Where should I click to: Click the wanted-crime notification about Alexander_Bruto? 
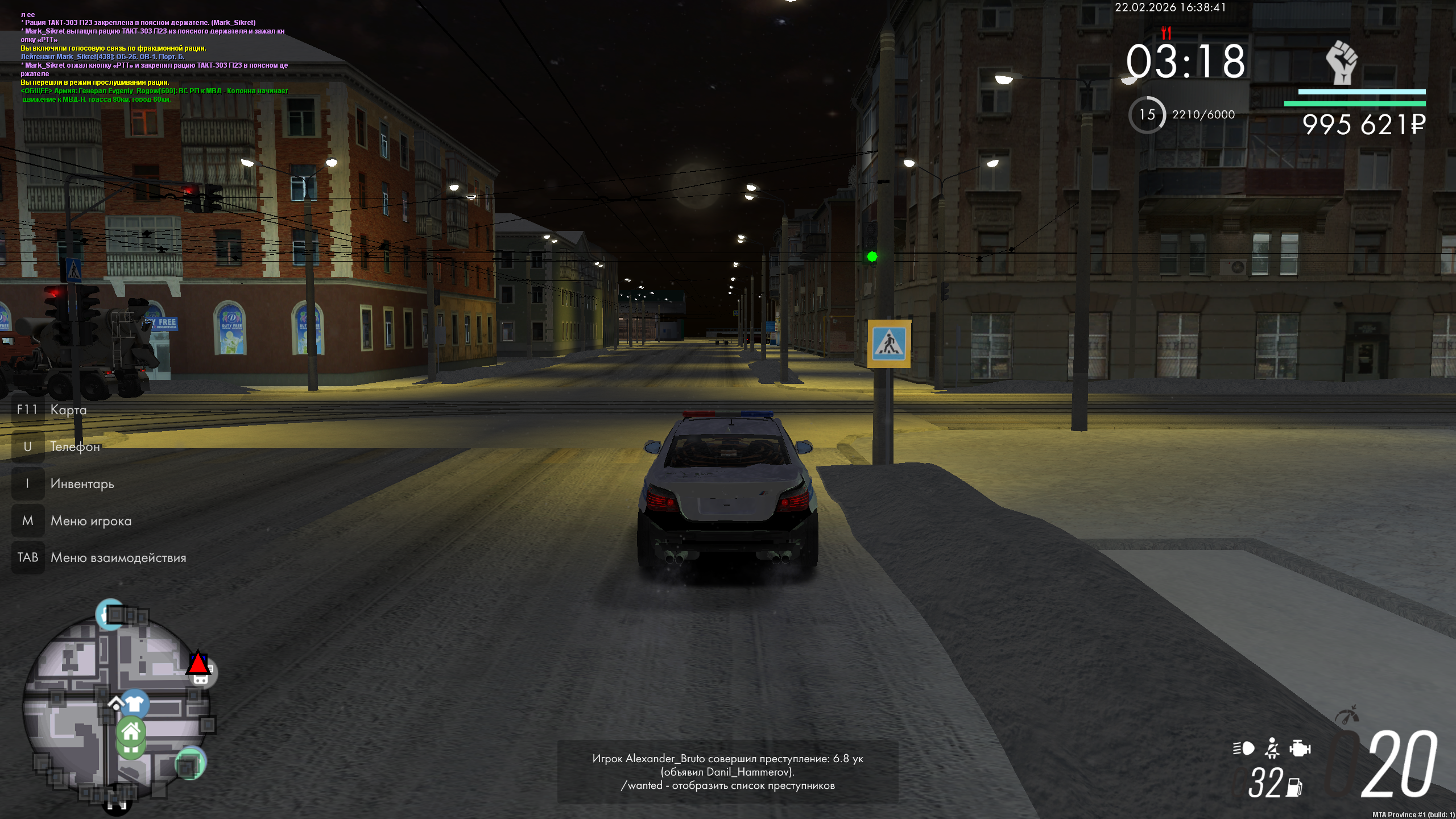tap(727, 772)
